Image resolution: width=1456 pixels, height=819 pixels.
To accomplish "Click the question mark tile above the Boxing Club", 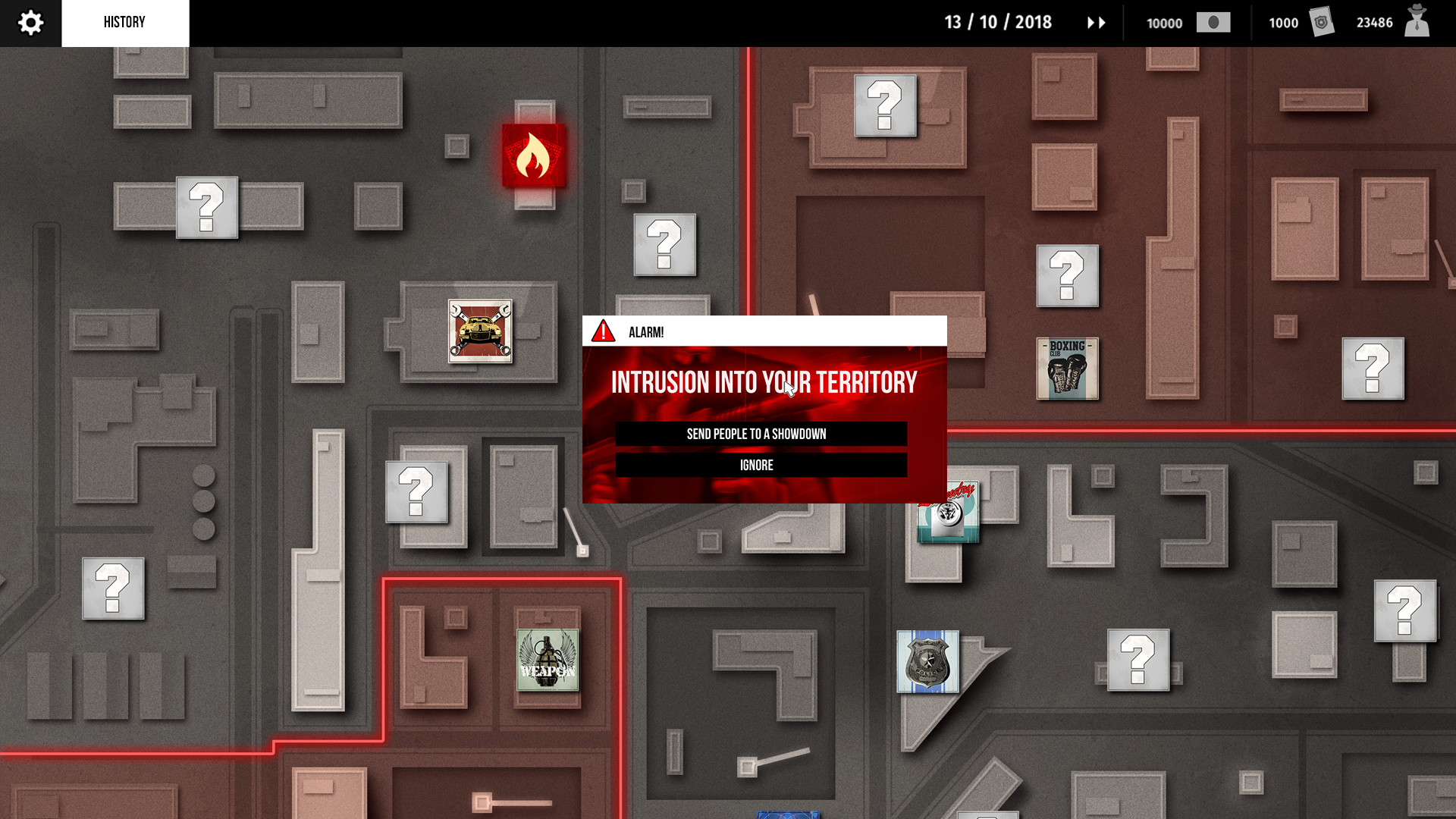I will [x=1067, y=277].
